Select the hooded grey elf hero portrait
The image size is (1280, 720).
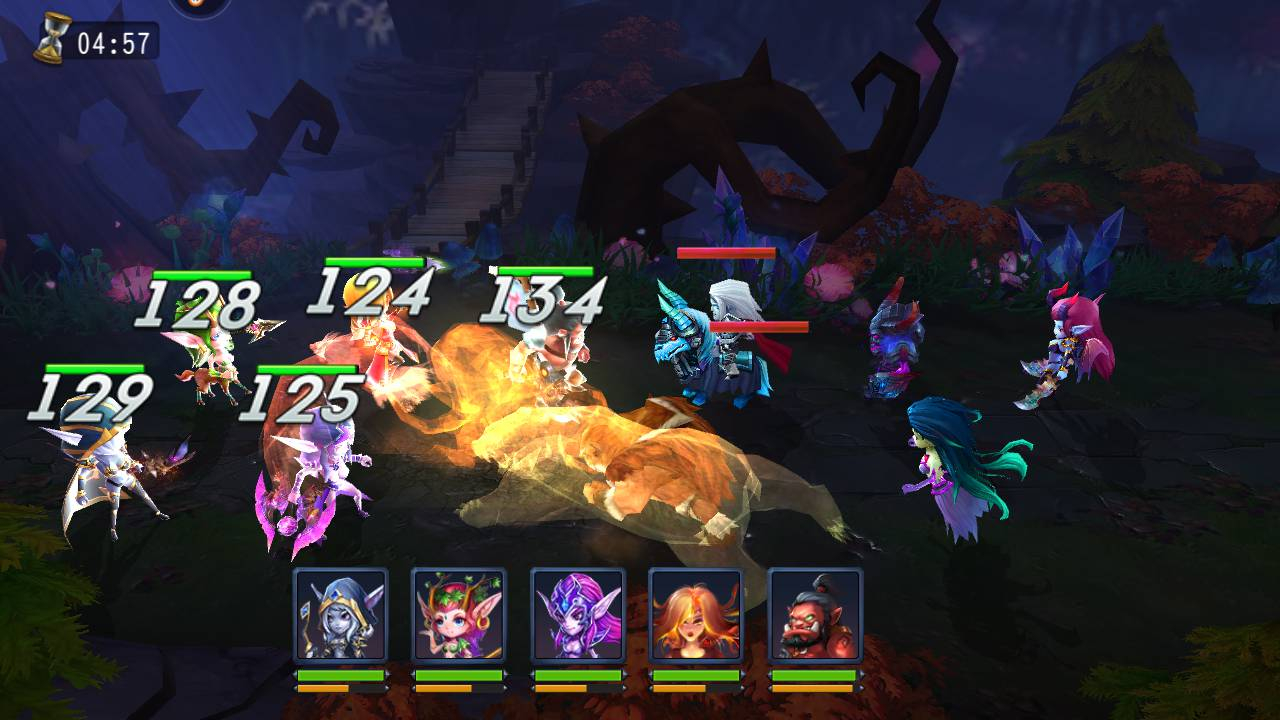tap(340, 614)
